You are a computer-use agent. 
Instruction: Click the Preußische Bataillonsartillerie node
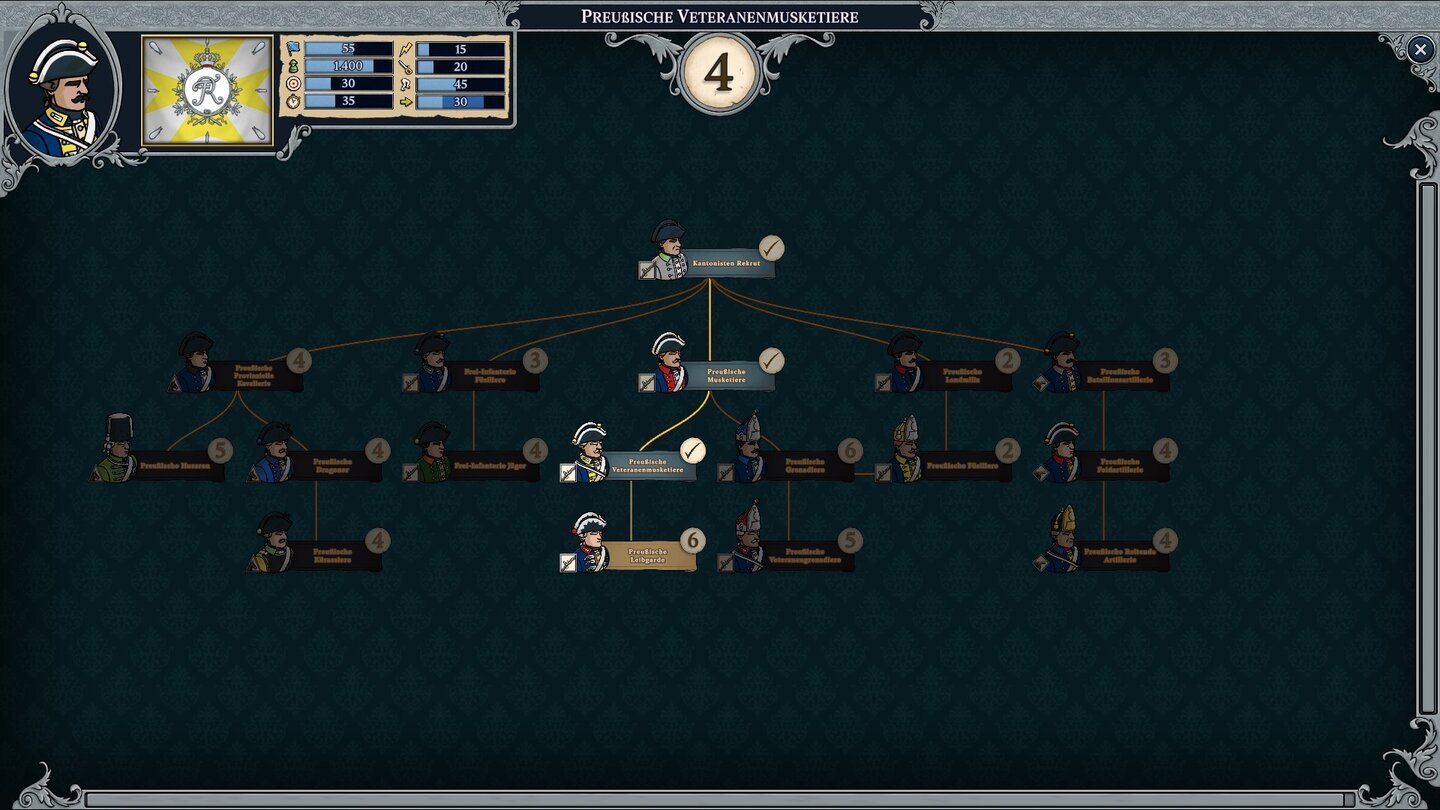(1120, 376)
